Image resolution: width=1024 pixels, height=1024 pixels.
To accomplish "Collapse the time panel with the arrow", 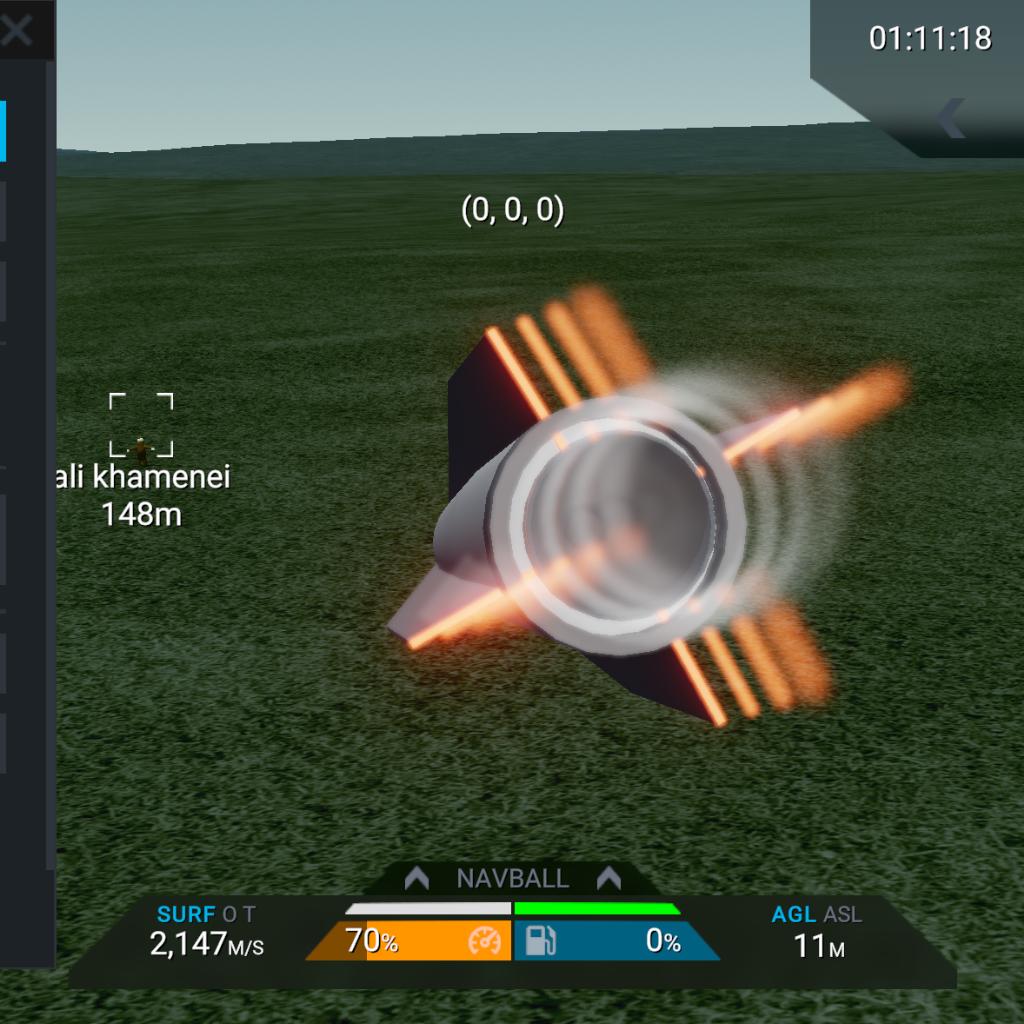I will pos(950,118).
